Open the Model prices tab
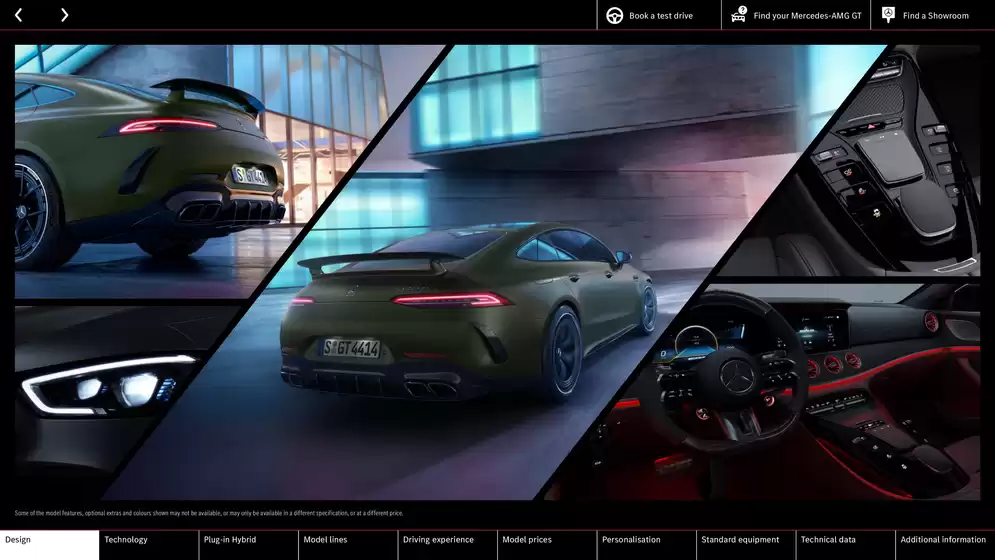Viewport: 995px width, 560px height. point(547,544)
